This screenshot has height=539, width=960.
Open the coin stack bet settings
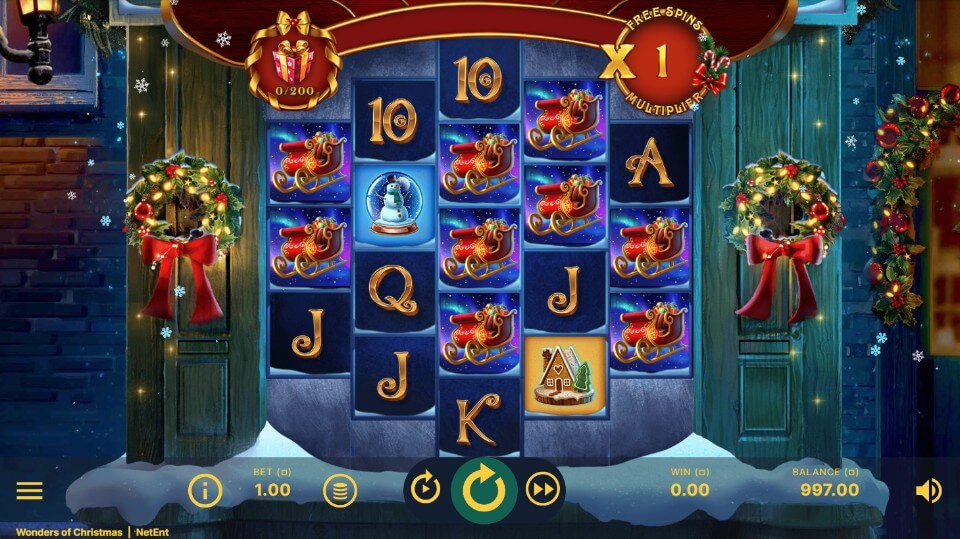340,490
